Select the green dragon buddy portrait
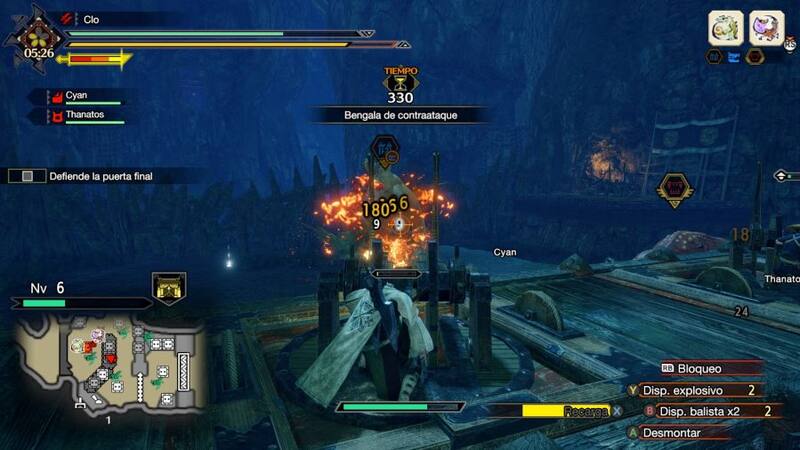The image size is (800, 450). coord(726,26)
